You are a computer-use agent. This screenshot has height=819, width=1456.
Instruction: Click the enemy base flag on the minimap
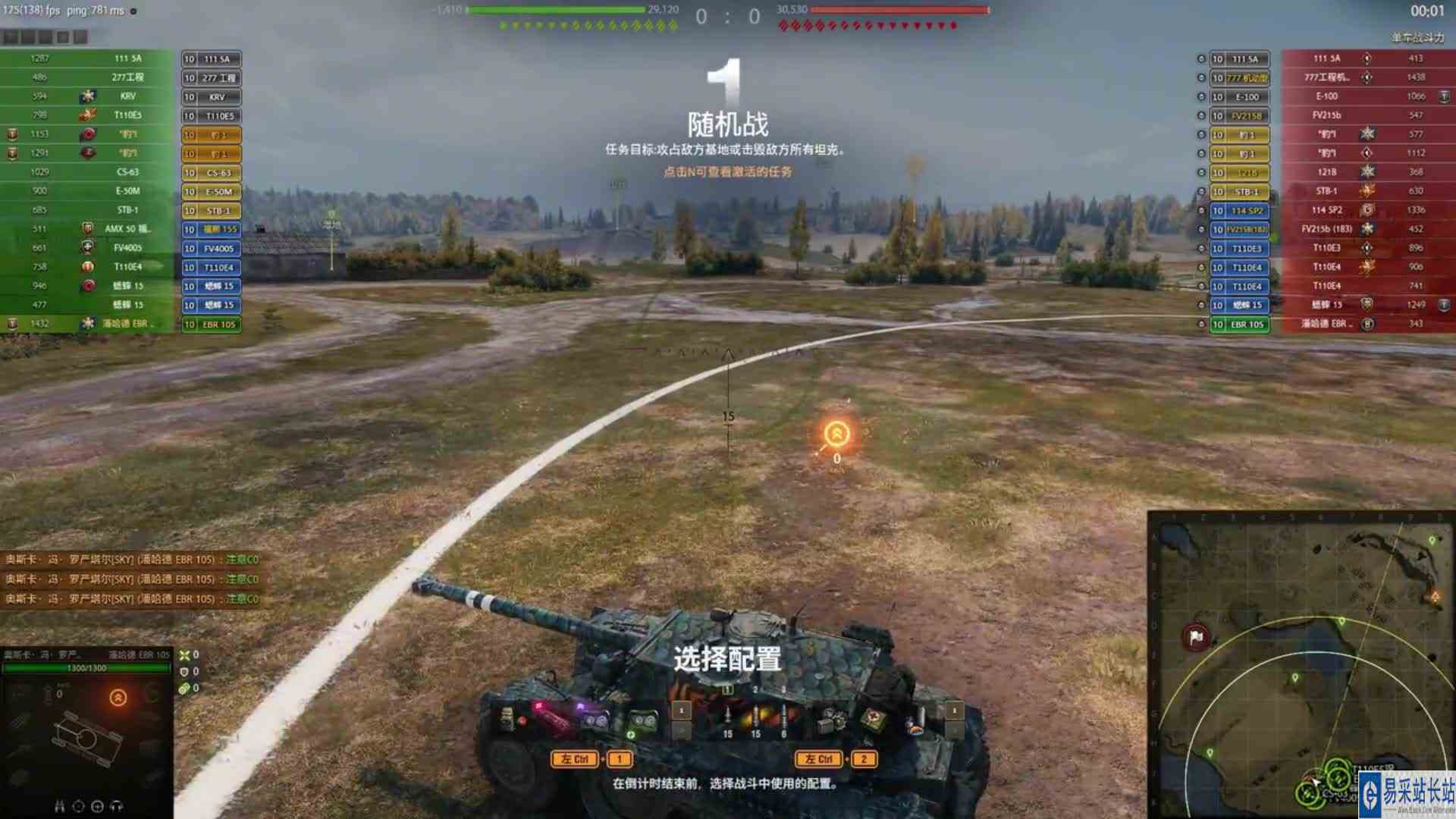click(x=1197, y=636)
